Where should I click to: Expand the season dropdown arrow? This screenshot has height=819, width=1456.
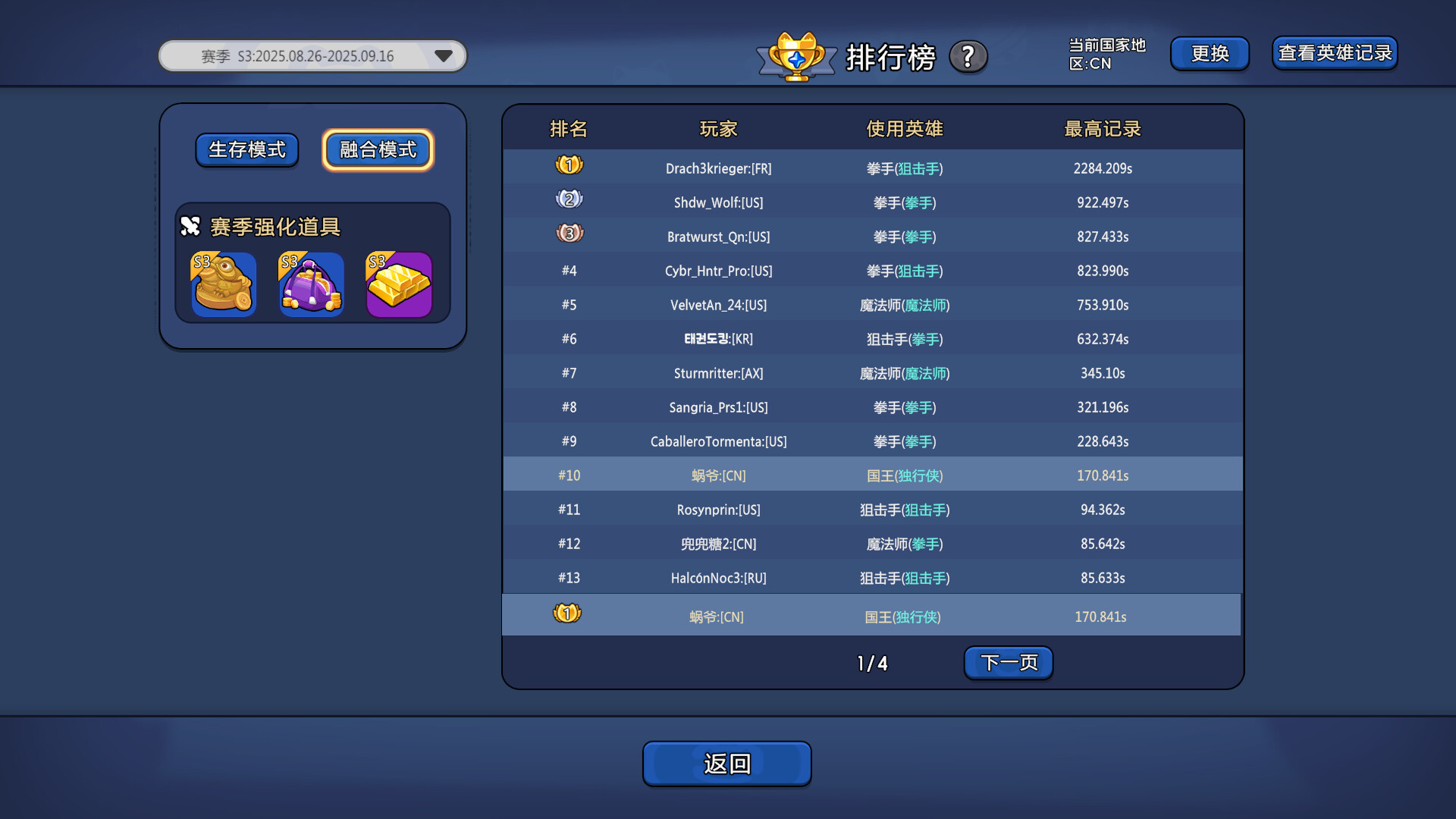pos(444,55)
